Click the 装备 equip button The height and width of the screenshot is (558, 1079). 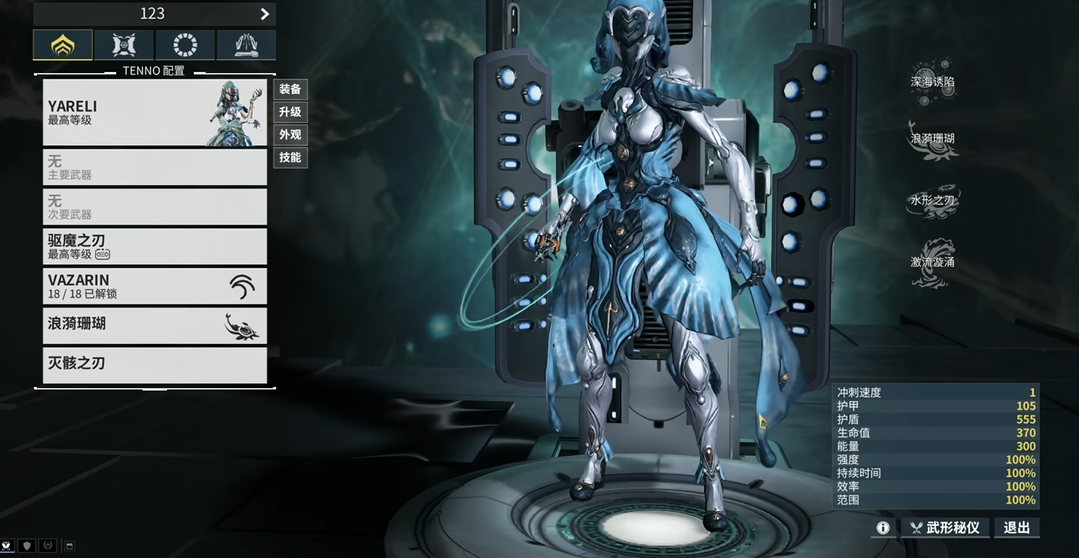(290, 89)
